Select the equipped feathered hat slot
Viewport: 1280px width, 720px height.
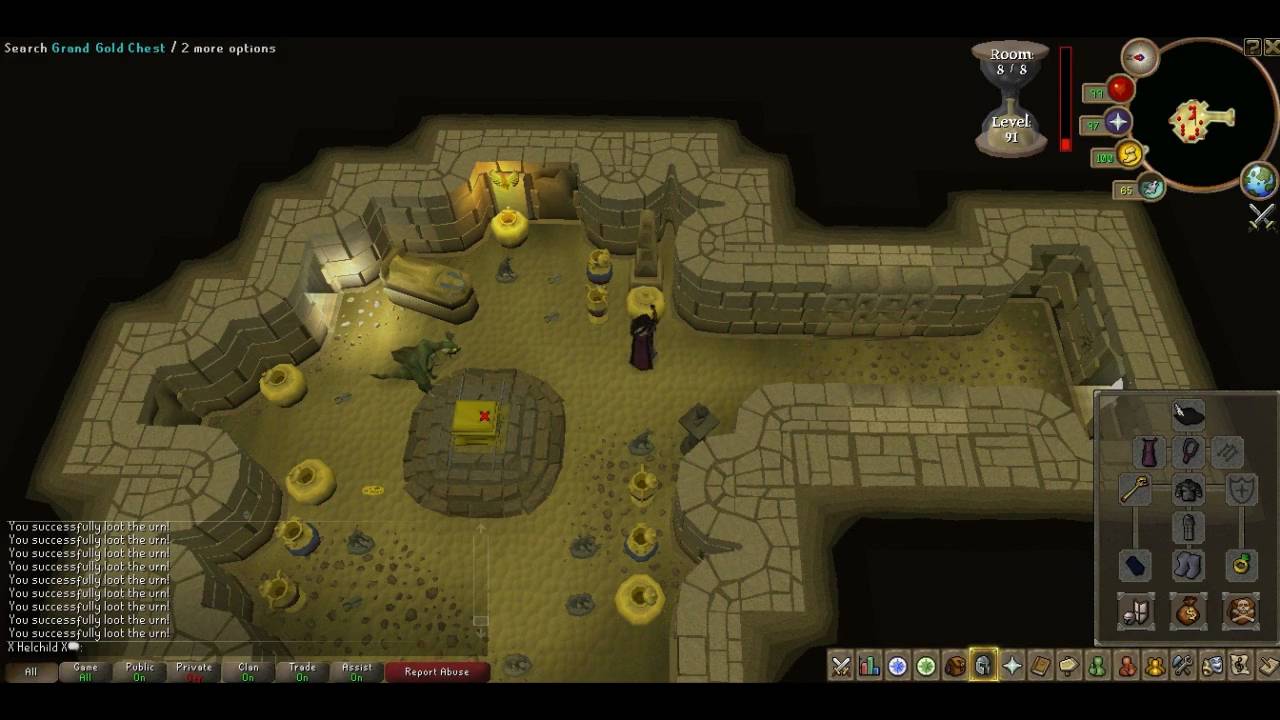[1188, 414]
